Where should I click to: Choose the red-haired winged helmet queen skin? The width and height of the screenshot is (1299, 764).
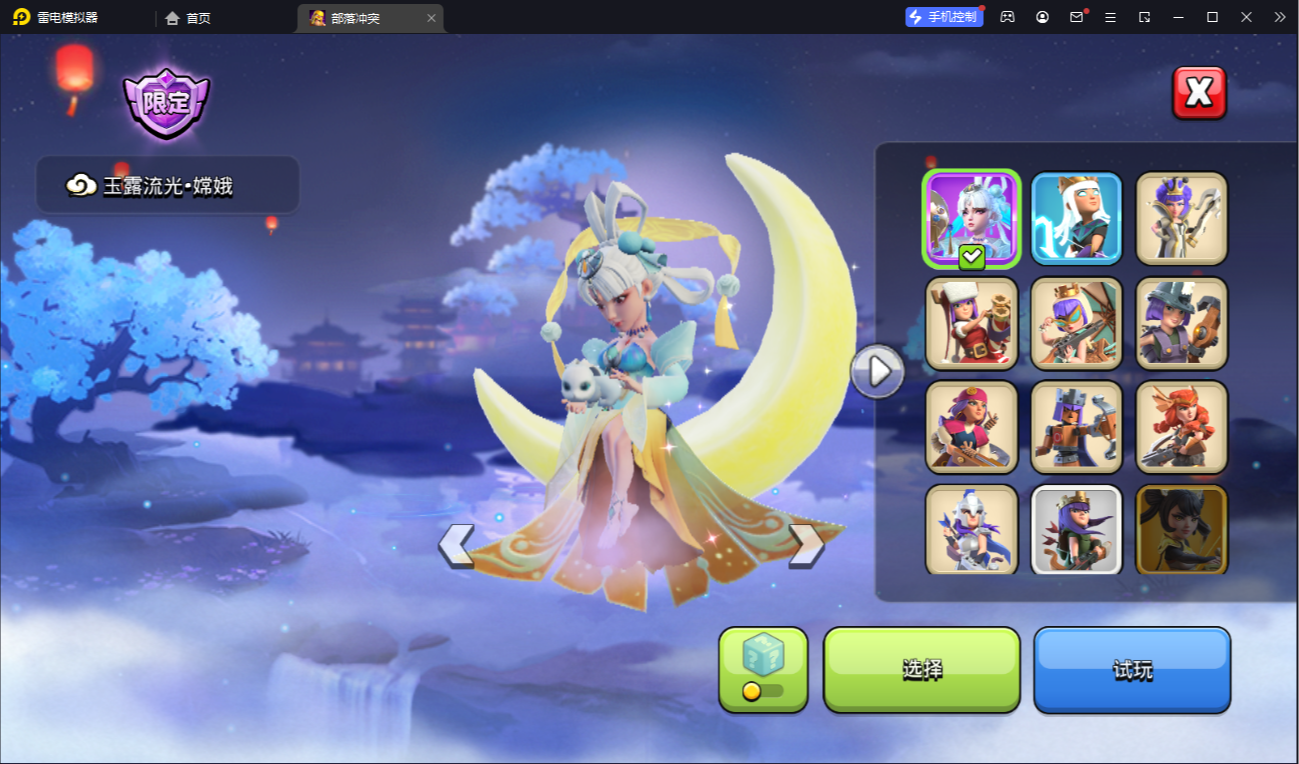1181,427
